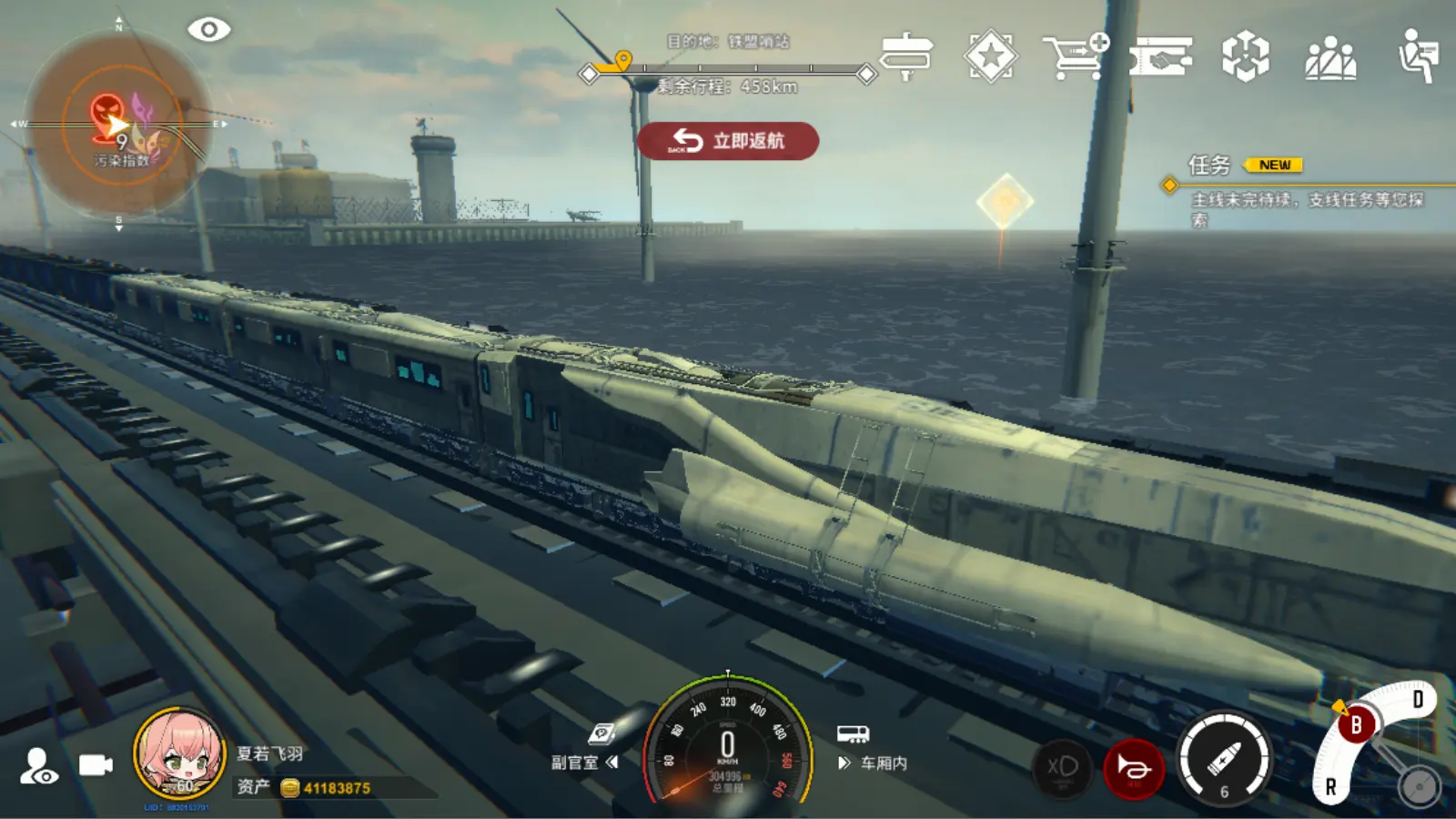Open the signpost route icon

tap(906, 56)
